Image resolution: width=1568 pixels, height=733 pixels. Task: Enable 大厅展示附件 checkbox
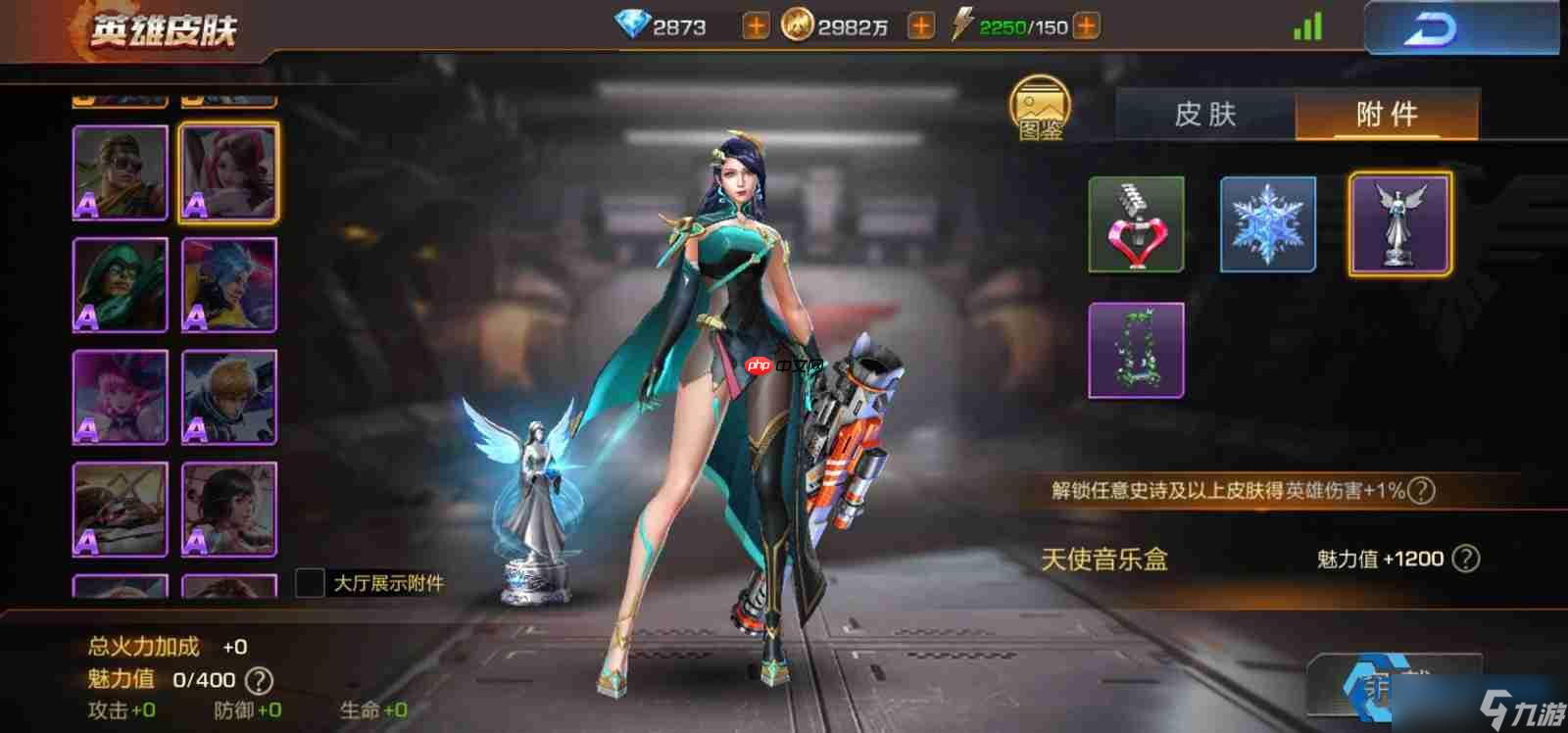pos(311,582)
